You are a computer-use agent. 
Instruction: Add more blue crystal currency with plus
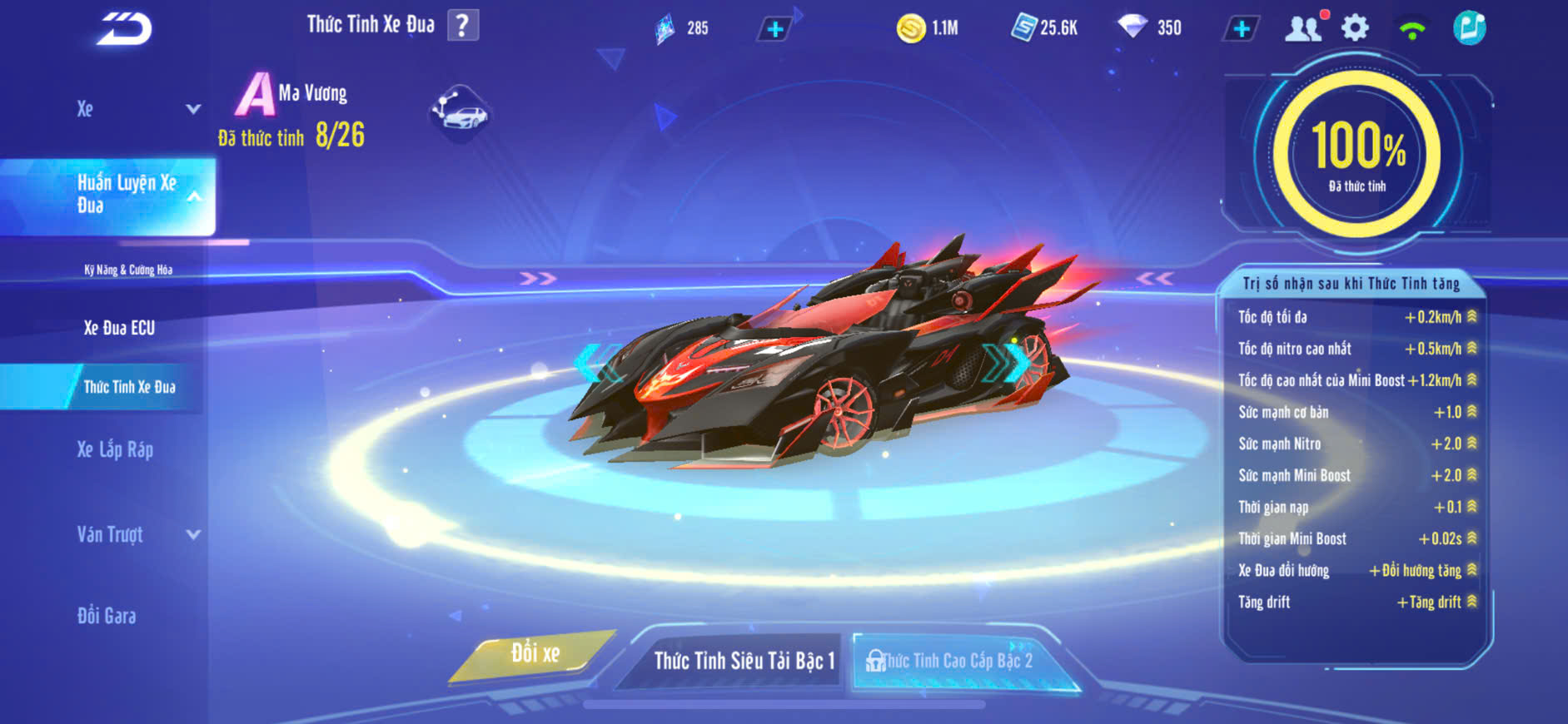(x=774, y=29)
